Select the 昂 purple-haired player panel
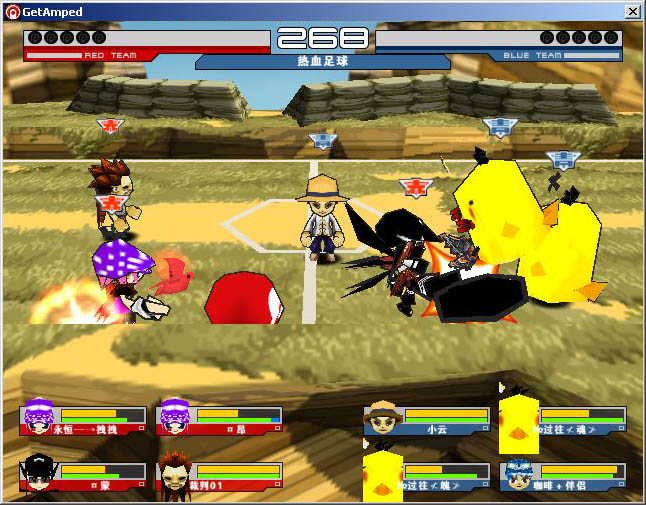The width and height of the screenshot is (646, 505). tap(220, 419)
